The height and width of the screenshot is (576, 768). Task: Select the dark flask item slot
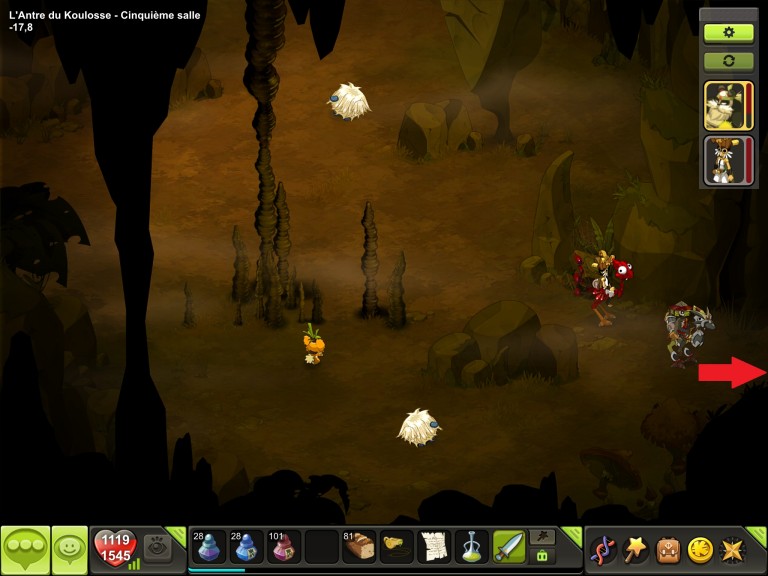pos(471,547)
